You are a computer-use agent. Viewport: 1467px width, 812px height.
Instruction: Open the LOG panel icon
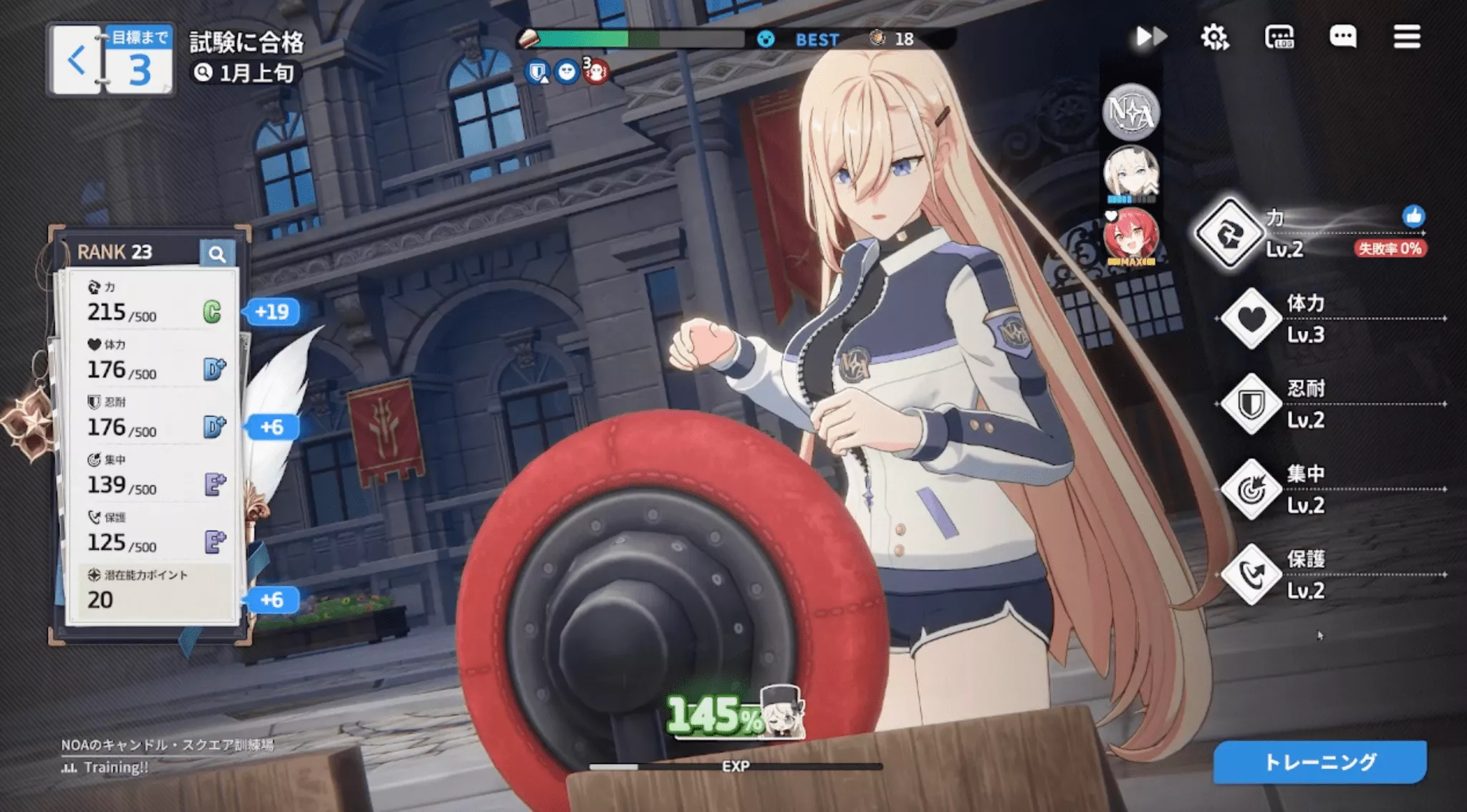(x=1281, y=37)
